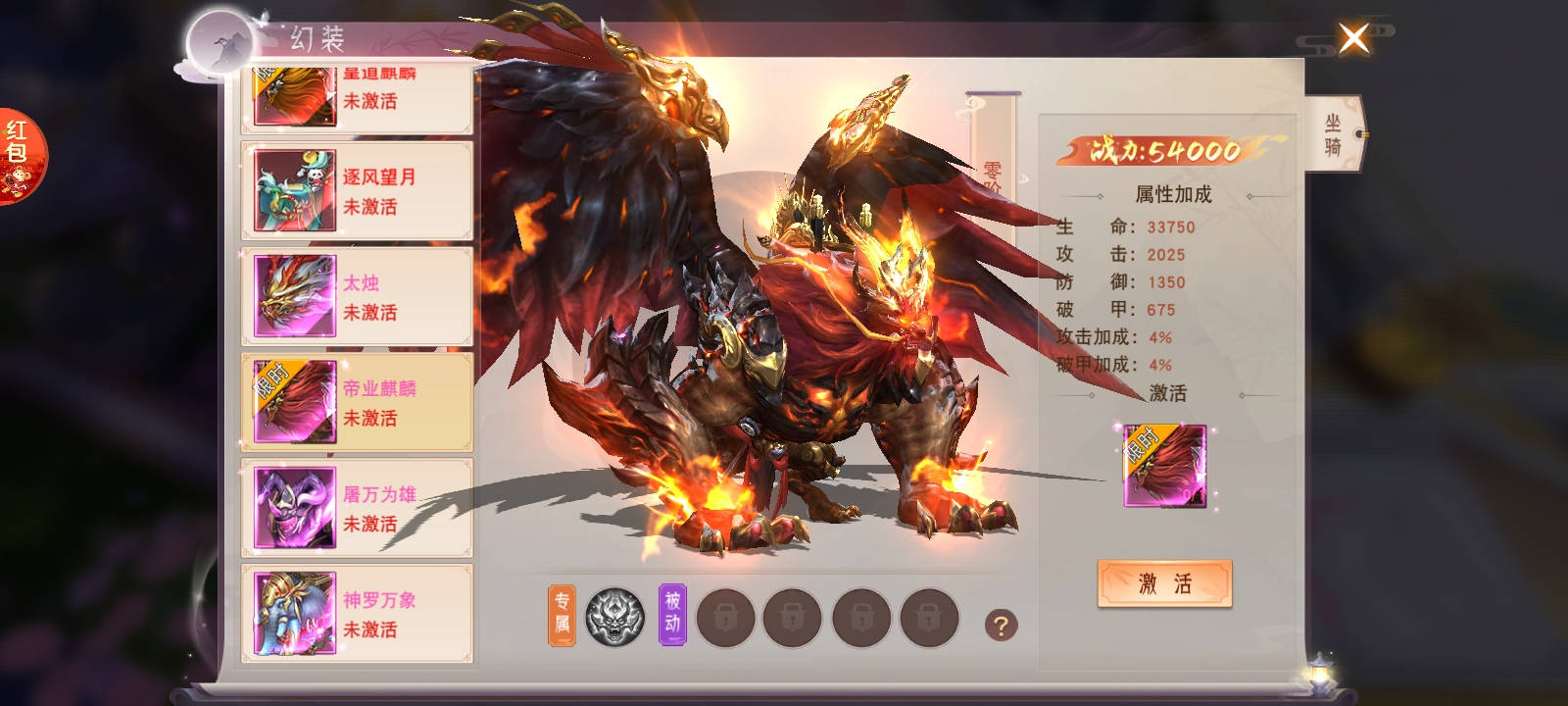Click the activation item icon above 激活 button
This screenshot has height=706, width=1568.
1164,466
